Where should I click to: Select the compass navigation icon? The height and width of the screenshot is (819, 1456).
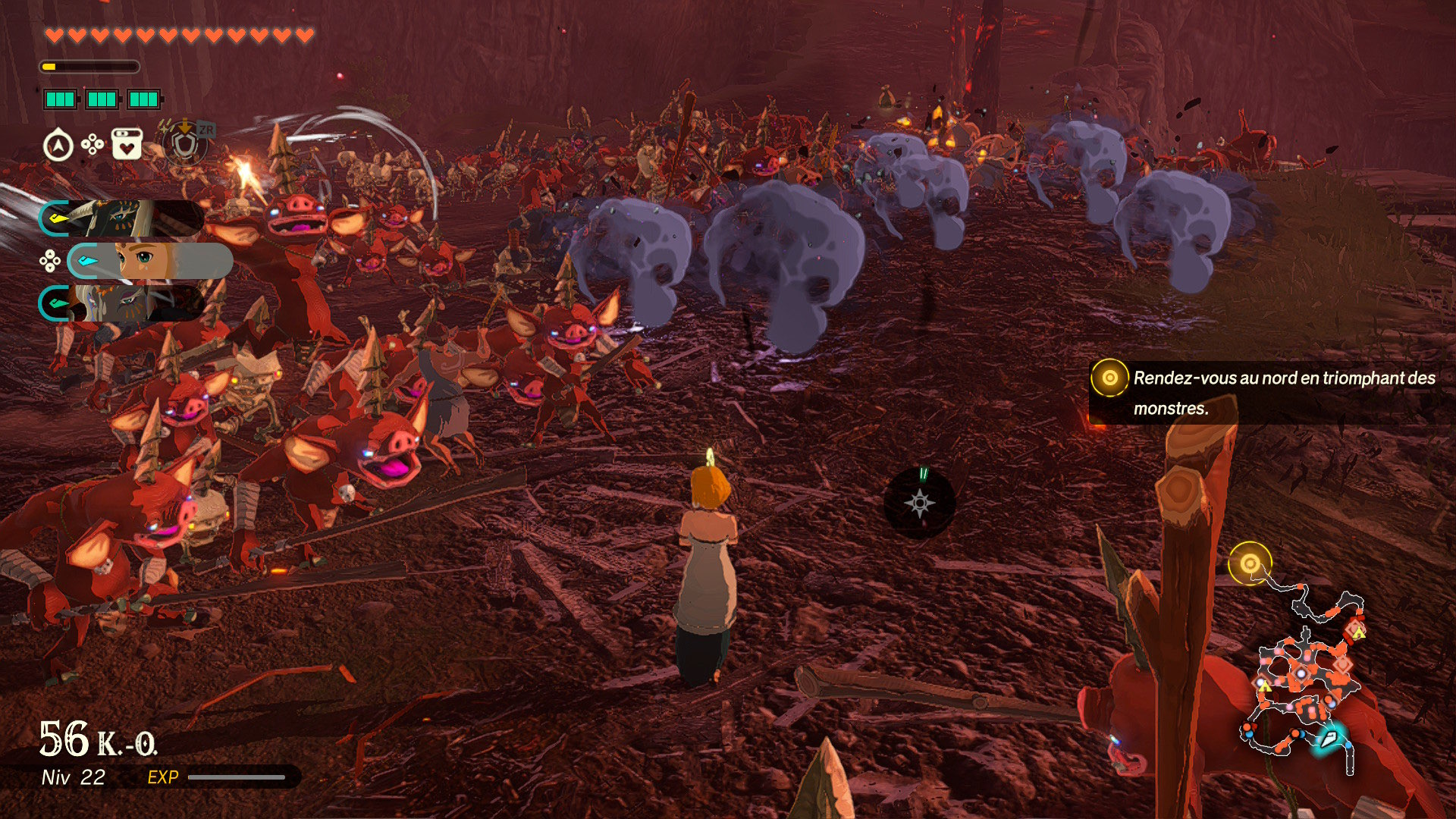[58, 145]
